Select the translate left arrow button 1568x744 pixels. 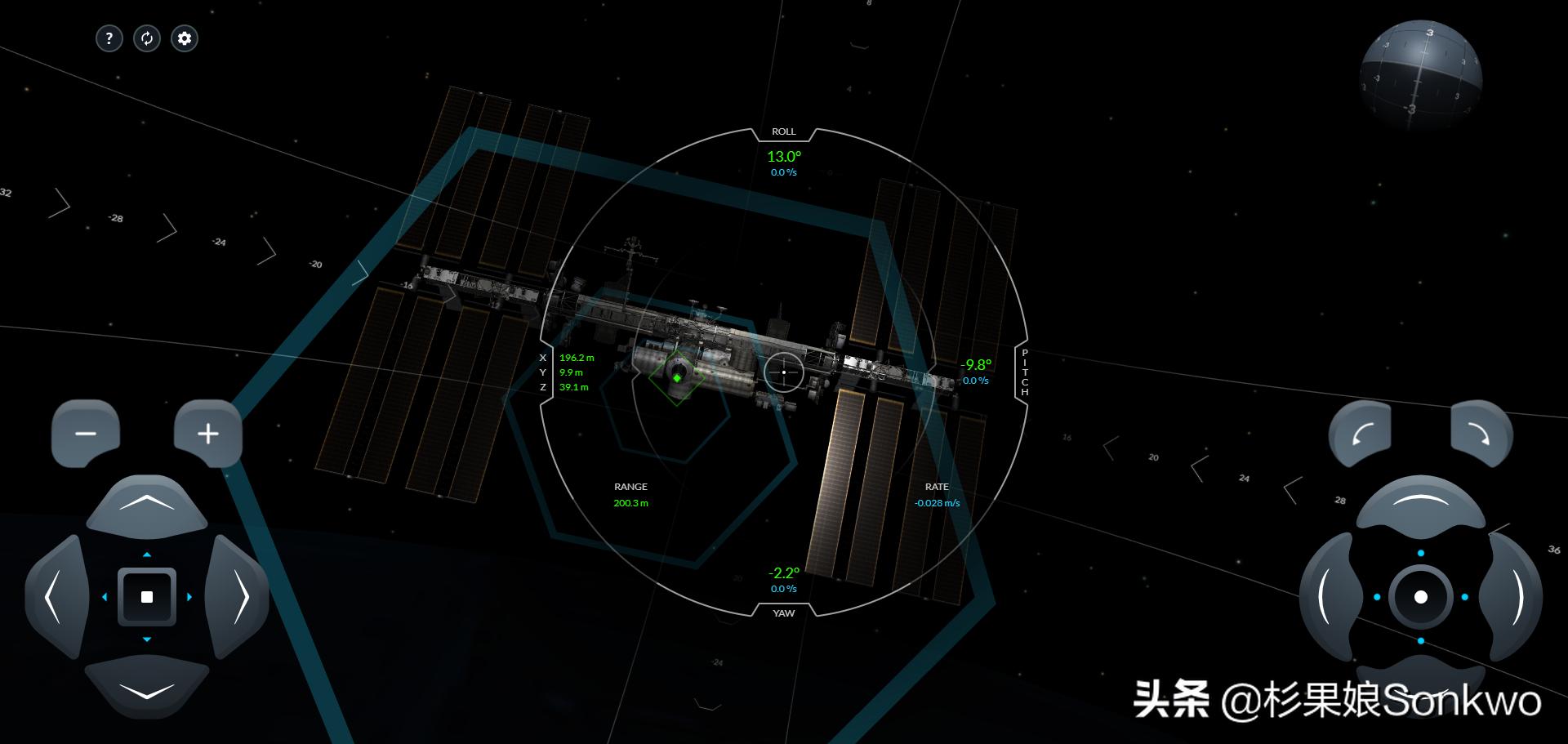click(56, 597)
